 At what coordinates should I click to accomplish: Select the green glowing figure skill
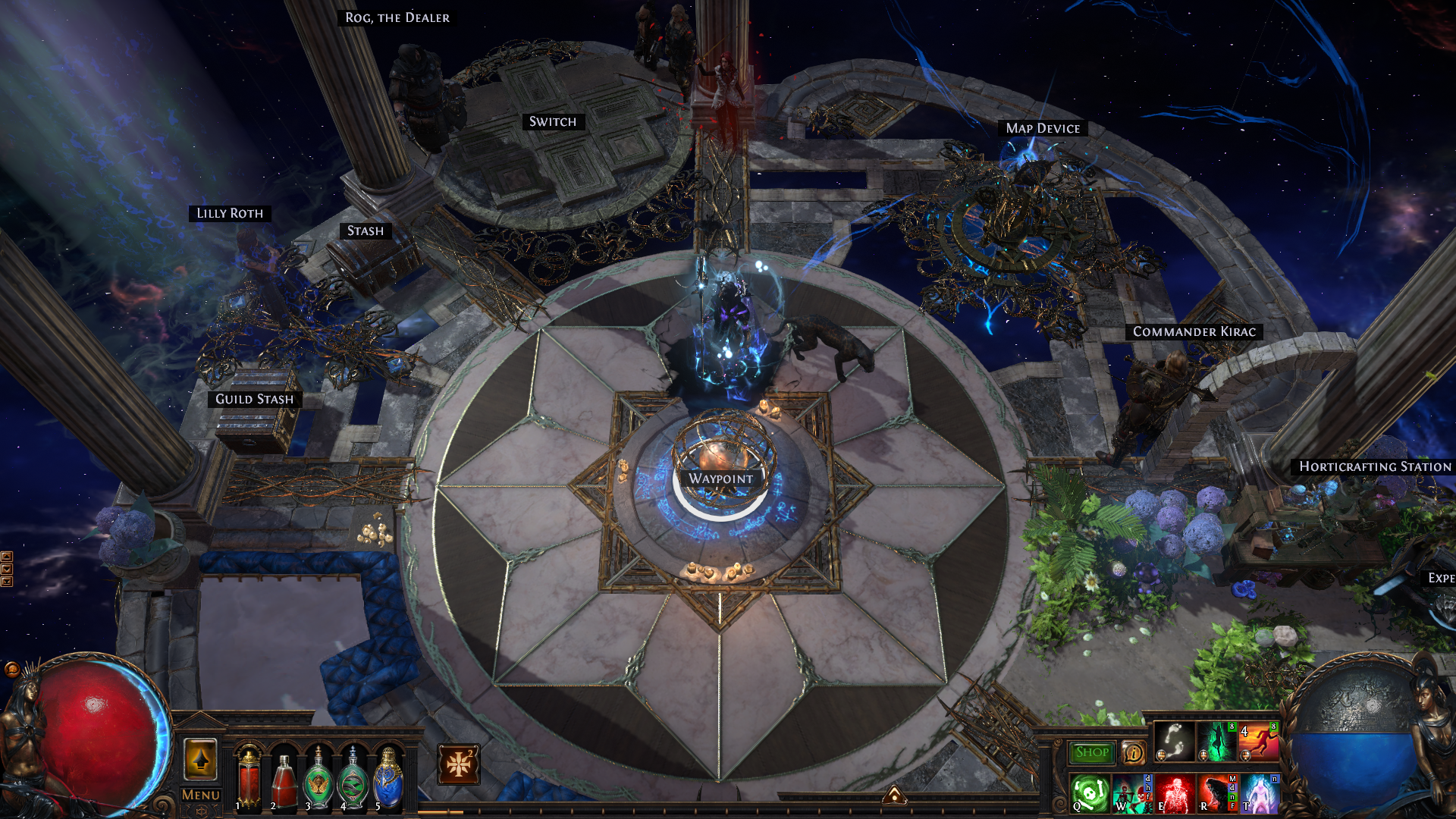click(x=1217, y=741)
